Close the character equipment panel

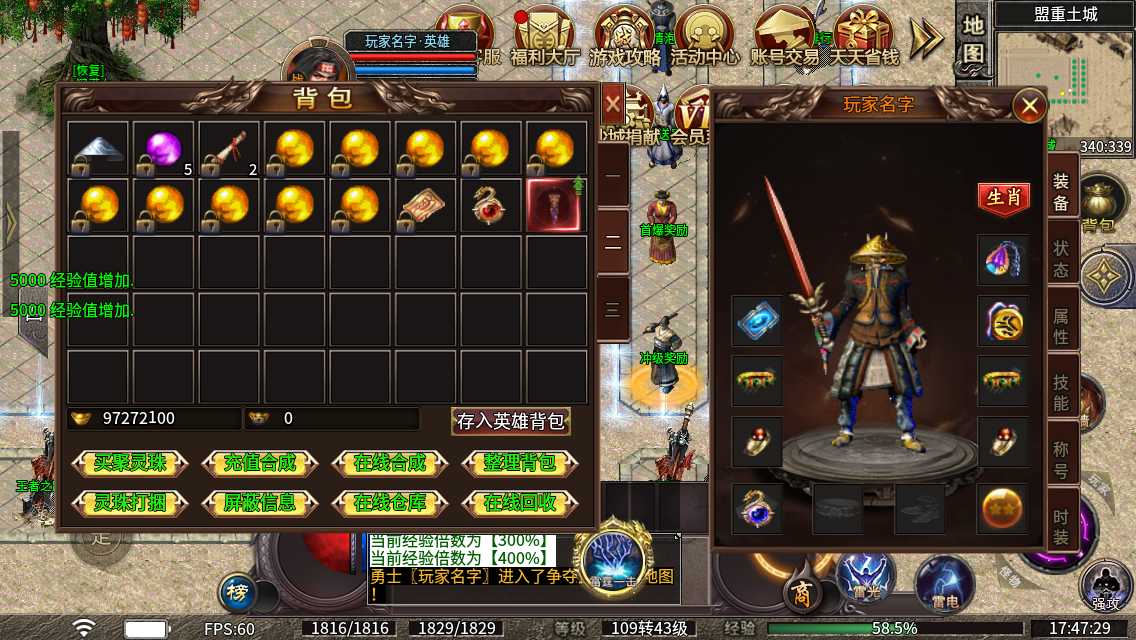click(x=1028, y=105)
